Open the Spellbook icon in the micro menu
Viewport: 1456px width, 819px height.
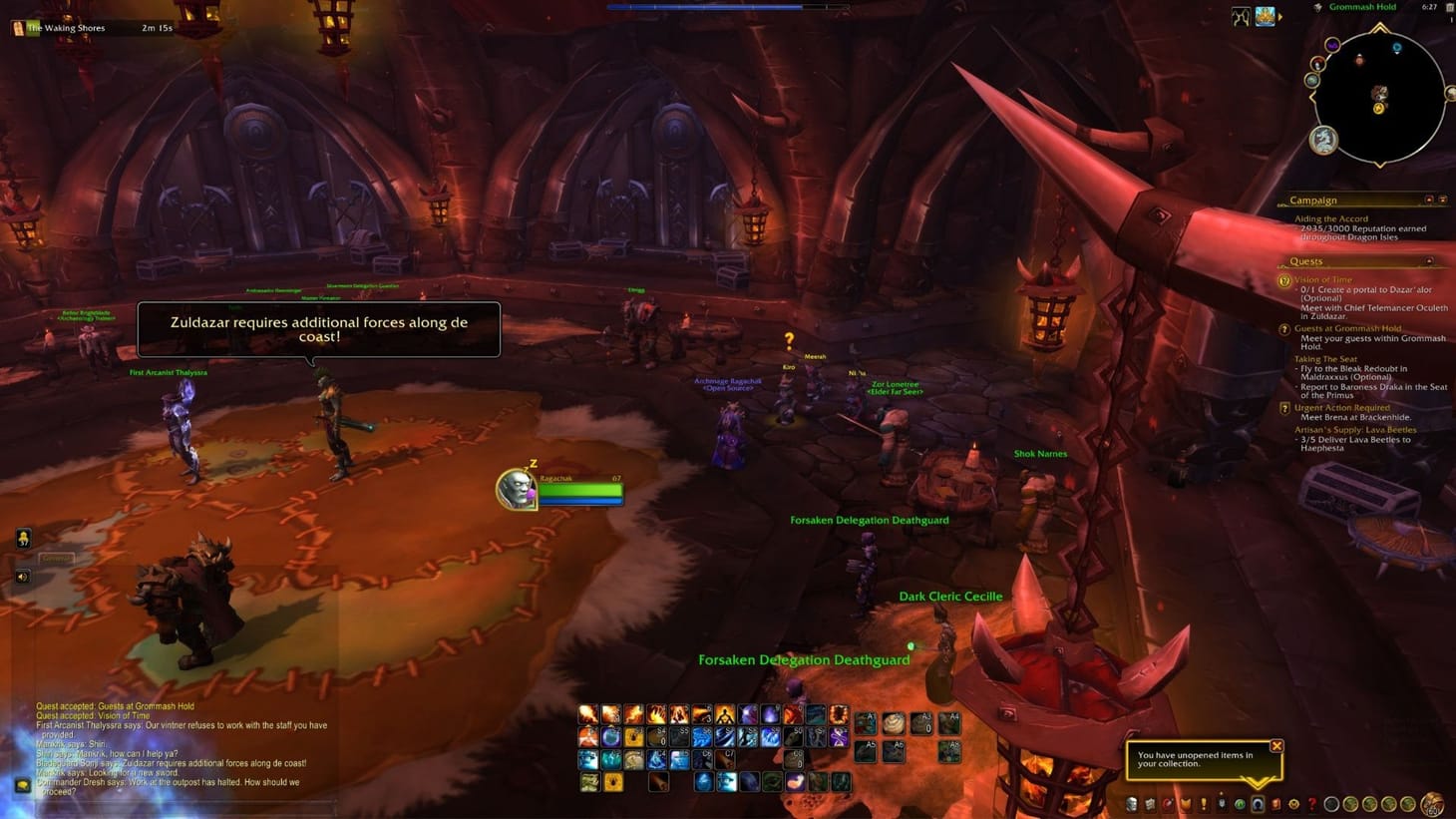1148,803
